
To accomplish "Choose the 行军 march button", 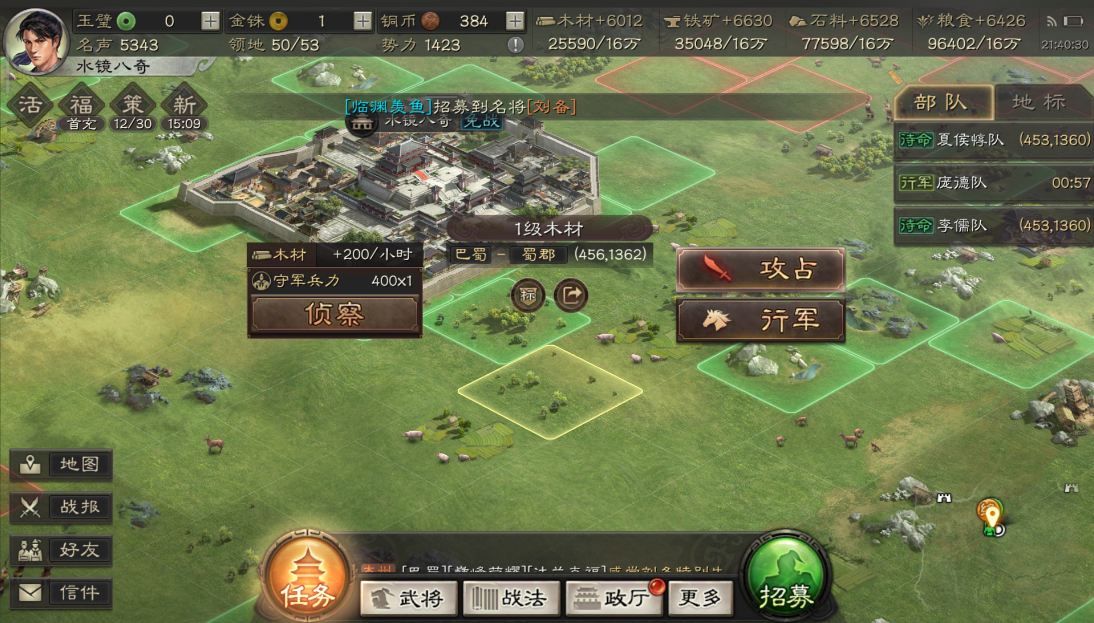I will [x=761, y=321].
